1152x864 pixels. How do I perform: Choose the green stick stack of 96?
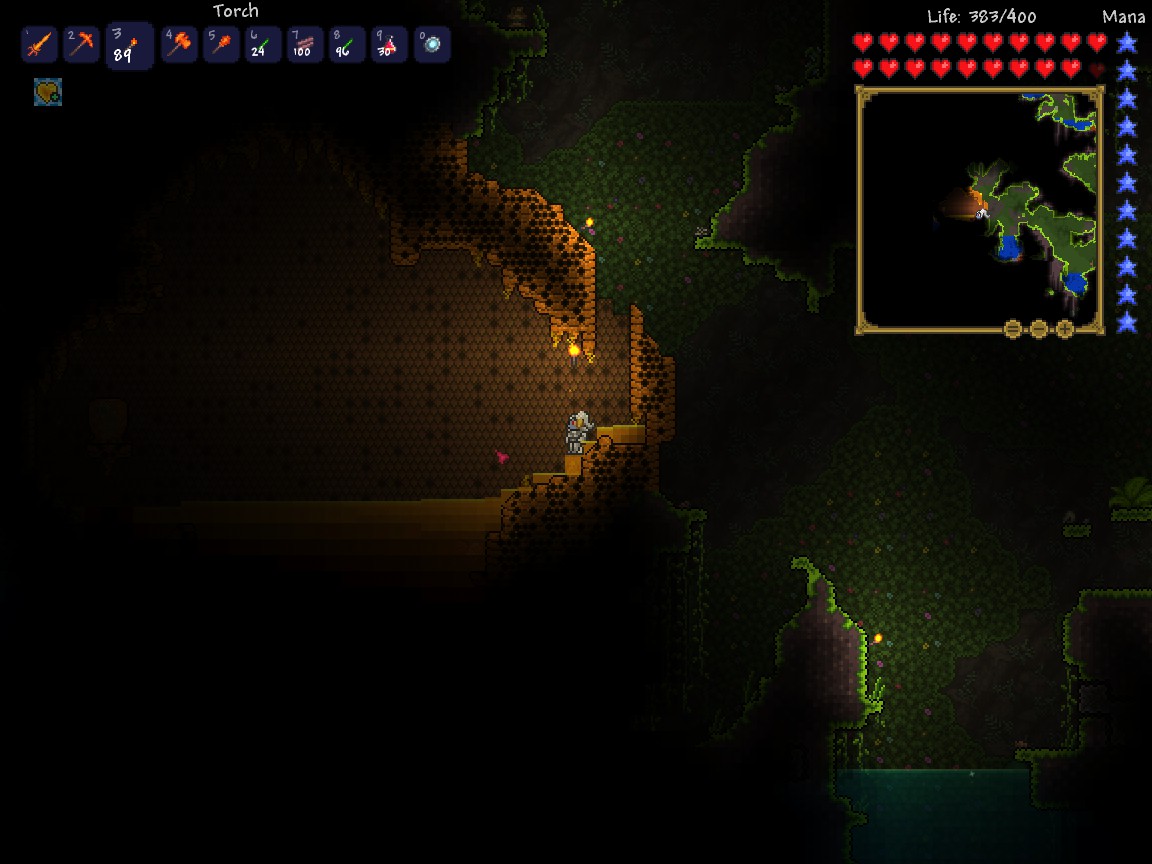[x=347, y=45]
